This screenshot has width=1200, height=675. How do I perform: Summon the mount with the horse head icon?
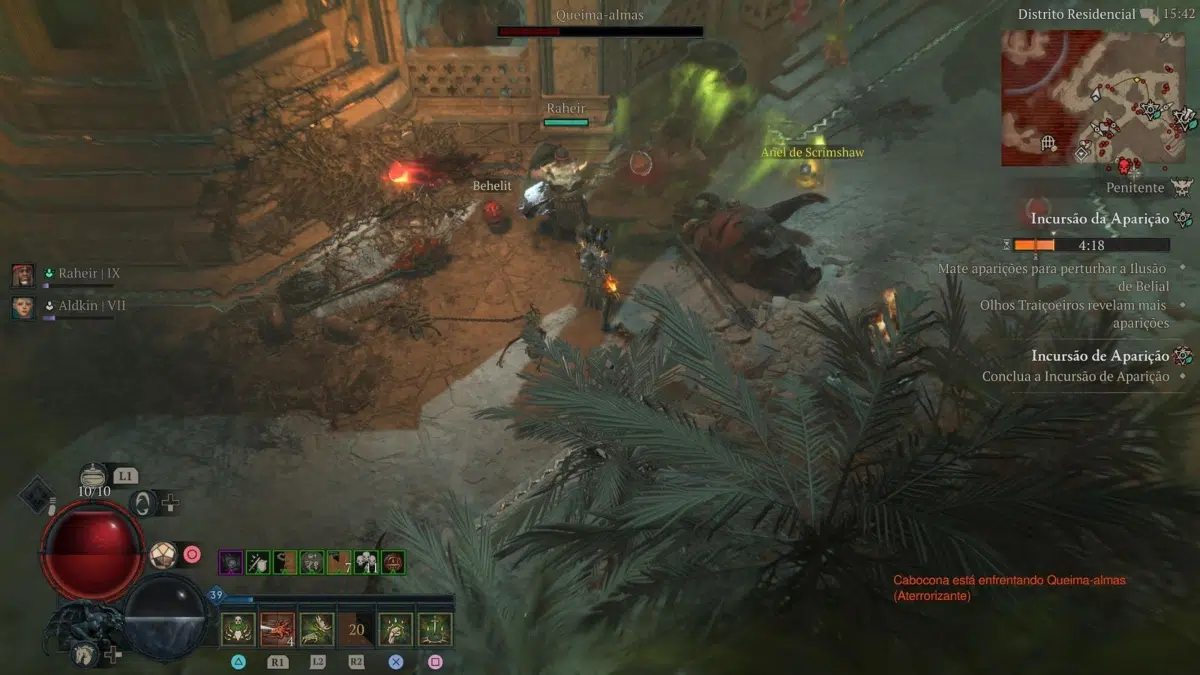coord(84,653)
